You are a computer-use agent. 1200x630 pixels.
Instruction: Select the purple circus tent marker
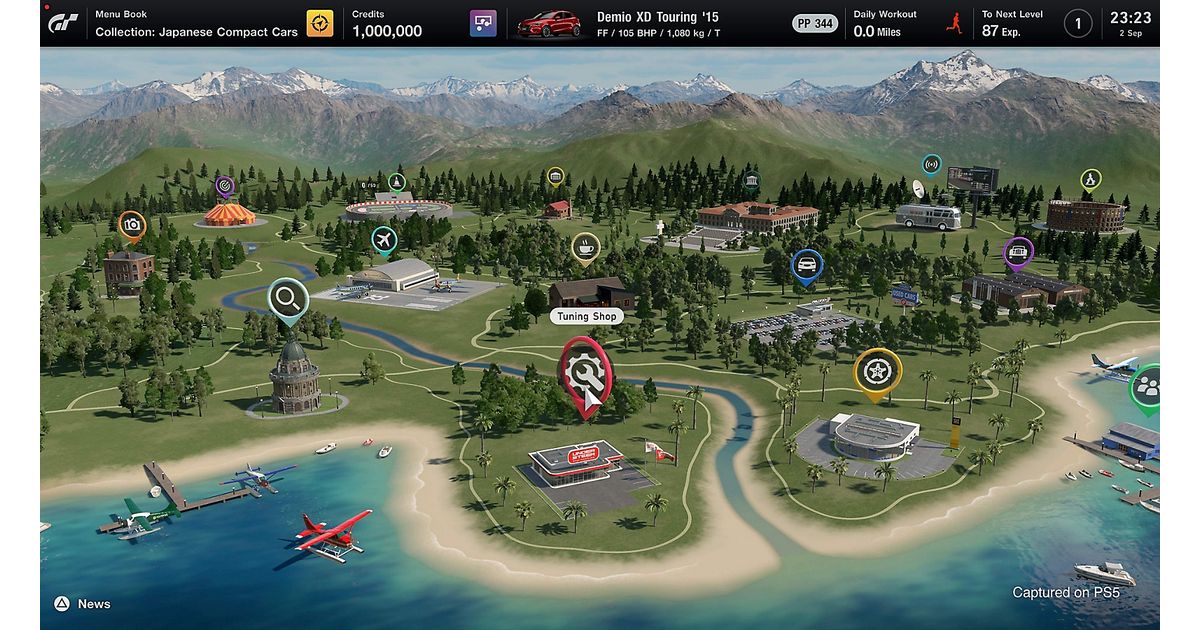pos(225,185)
